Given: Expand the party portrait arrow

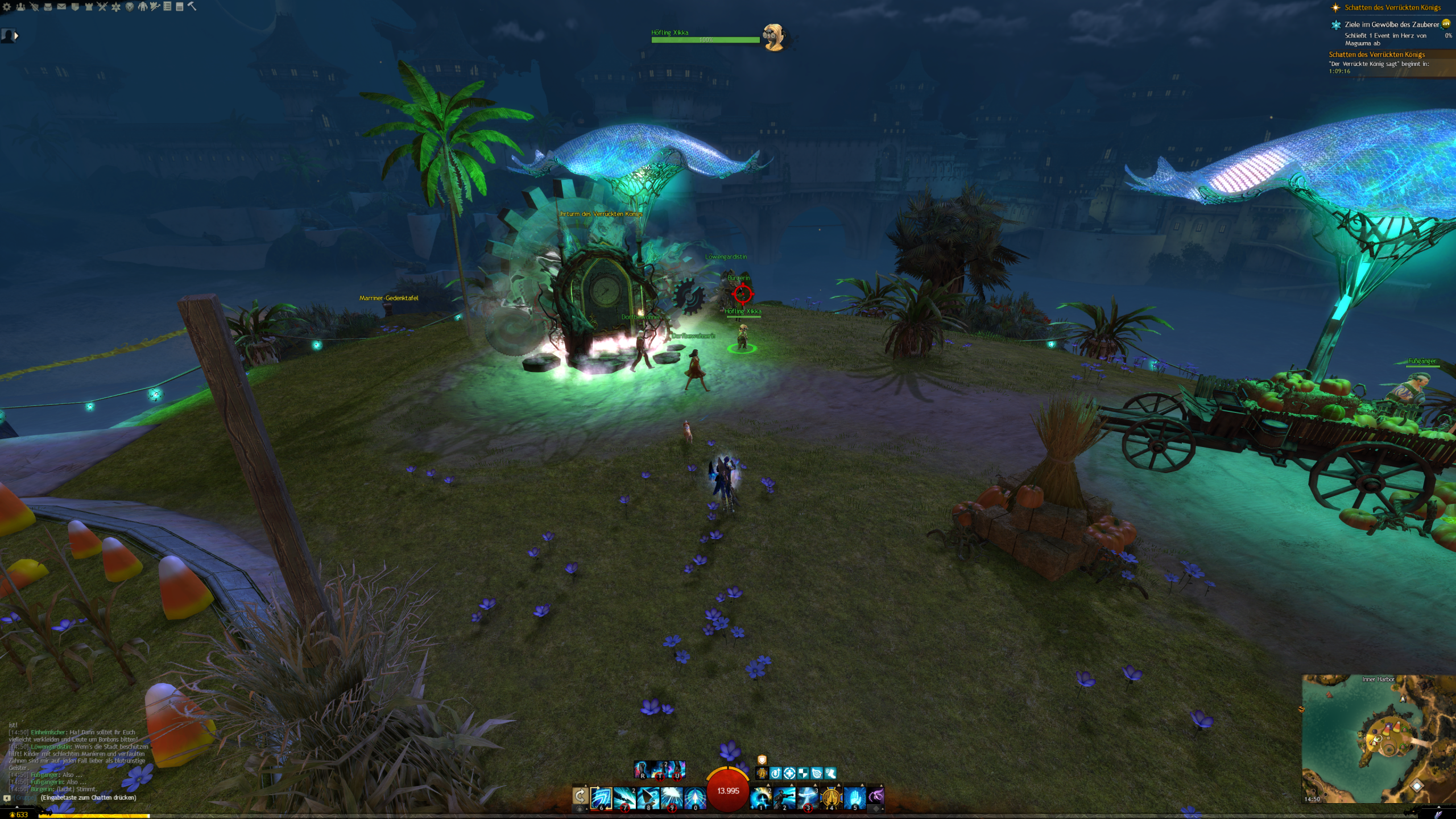Looking at the screenshot, I should (x=16, y=36).
